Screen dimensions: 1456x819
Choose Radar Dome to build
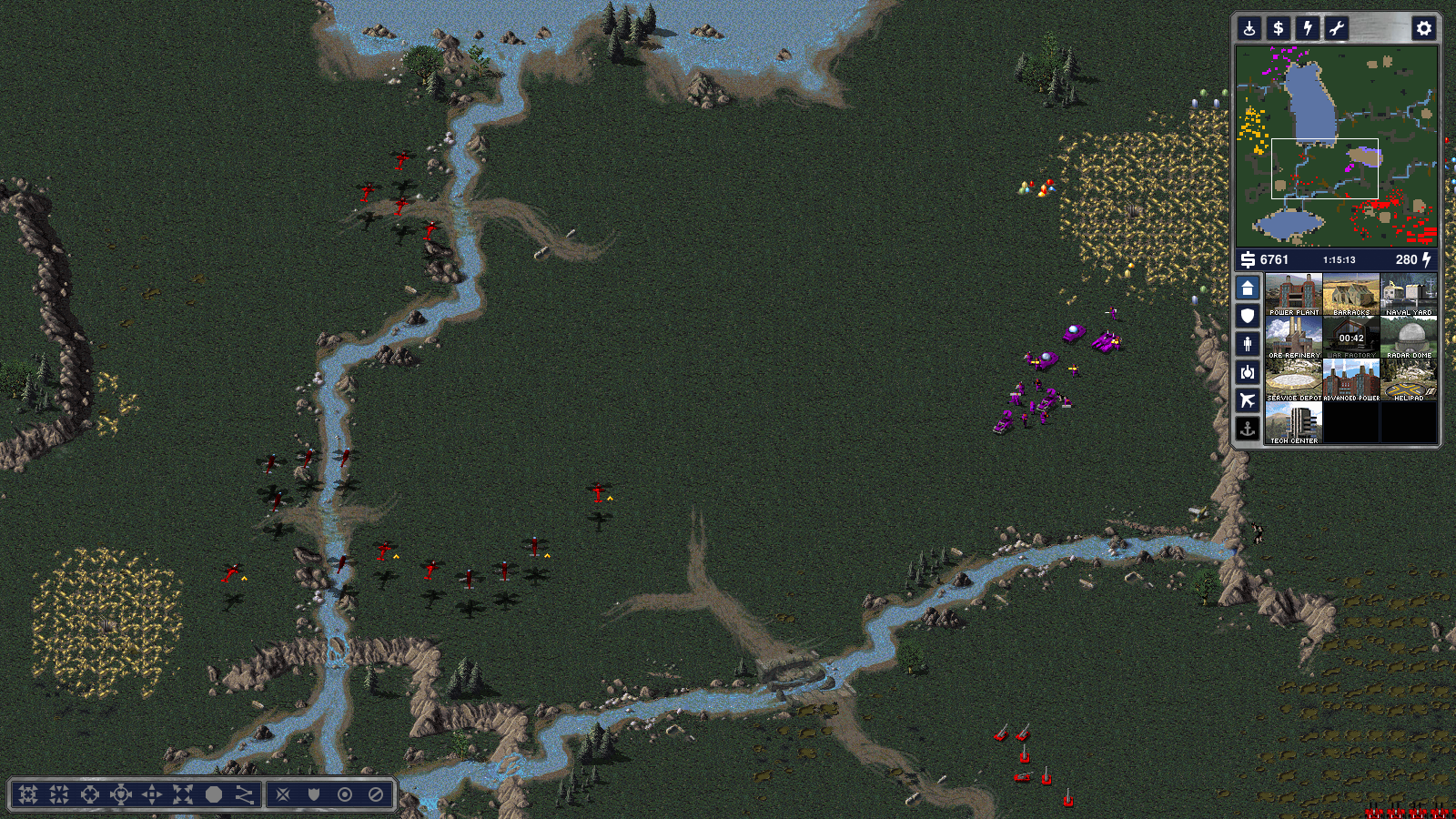(x=1409, y=337)
